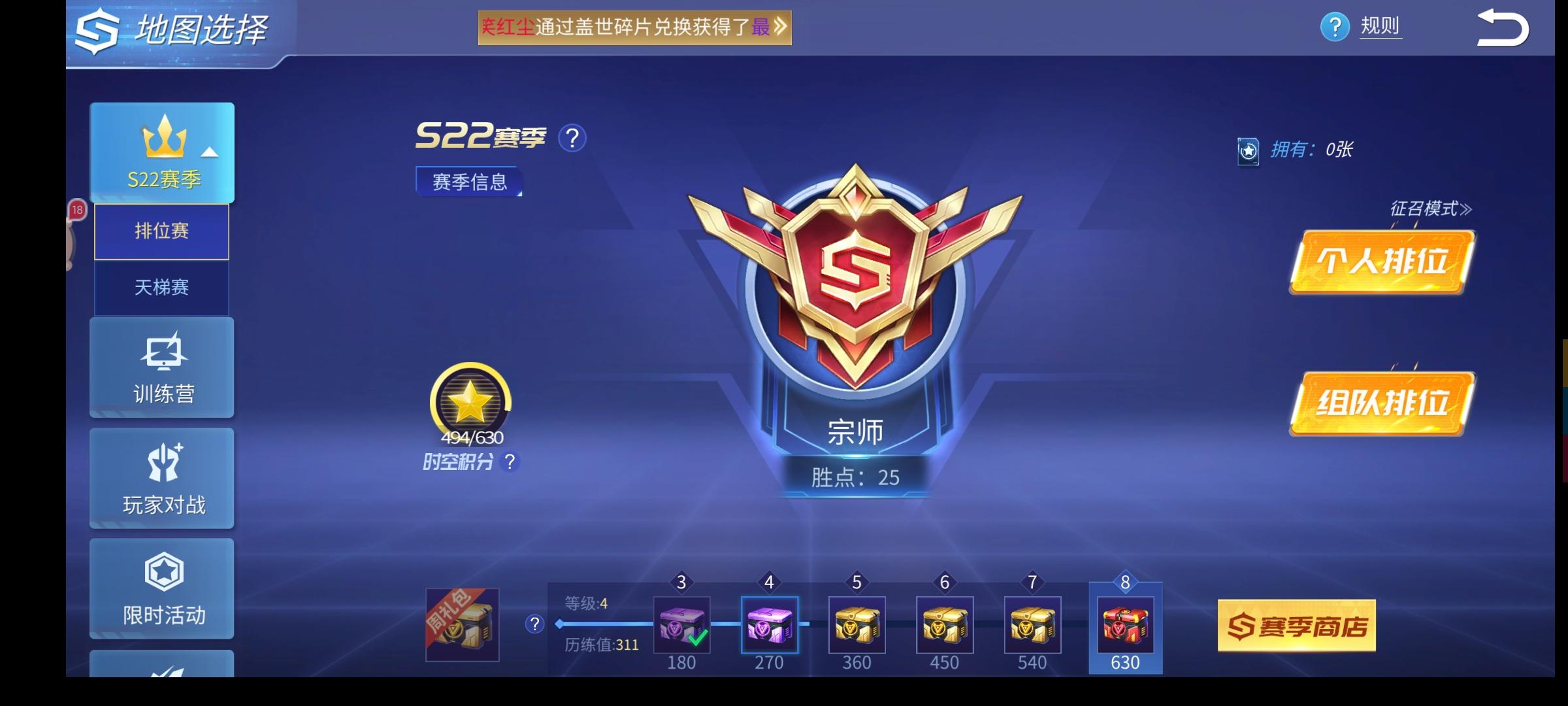The image size is (1568, 706).
Task: Claim the level 8 red chest at 630
Action: 1124,624
